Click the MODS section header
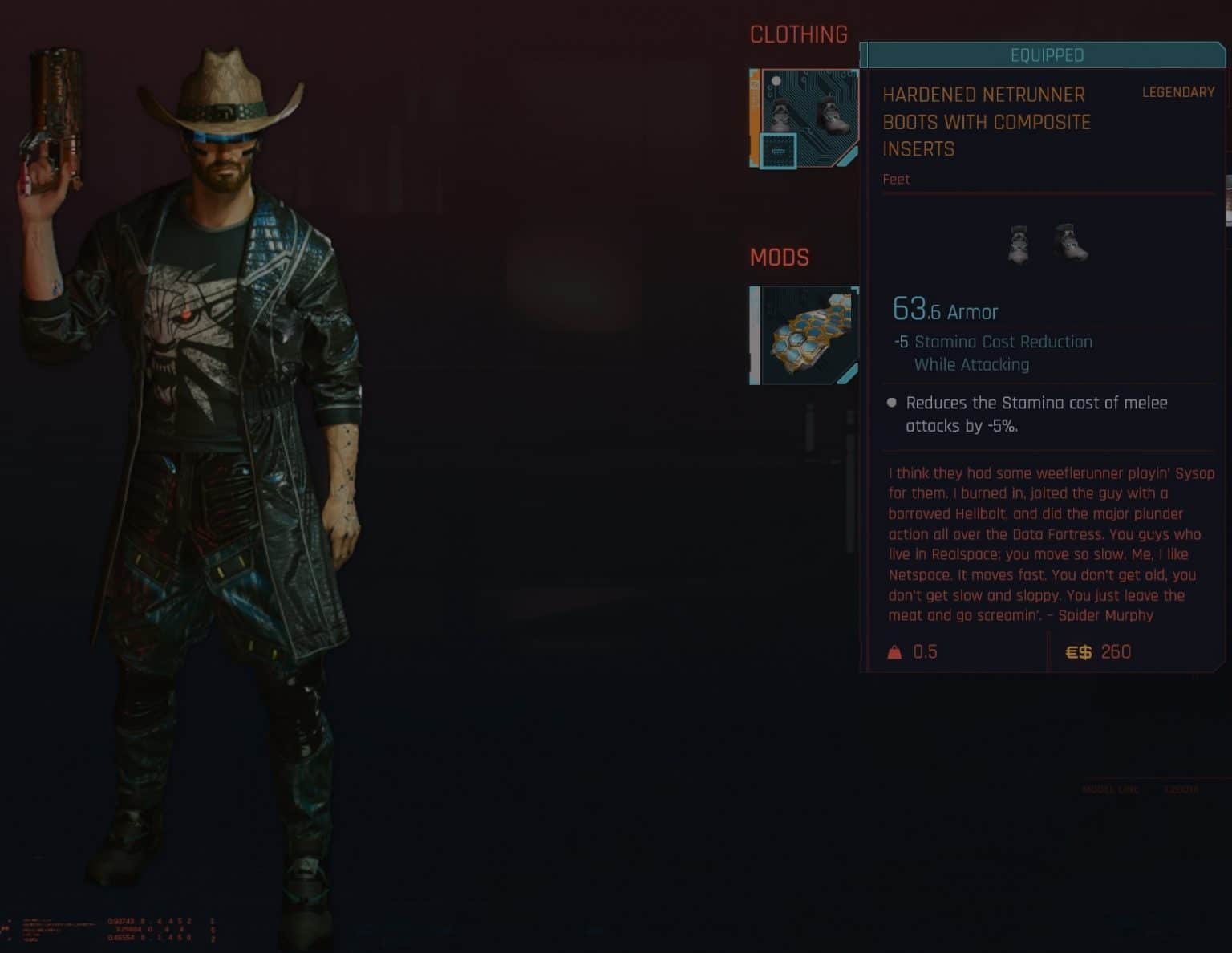Screen dimensions: 1232x953 (780, 258)
